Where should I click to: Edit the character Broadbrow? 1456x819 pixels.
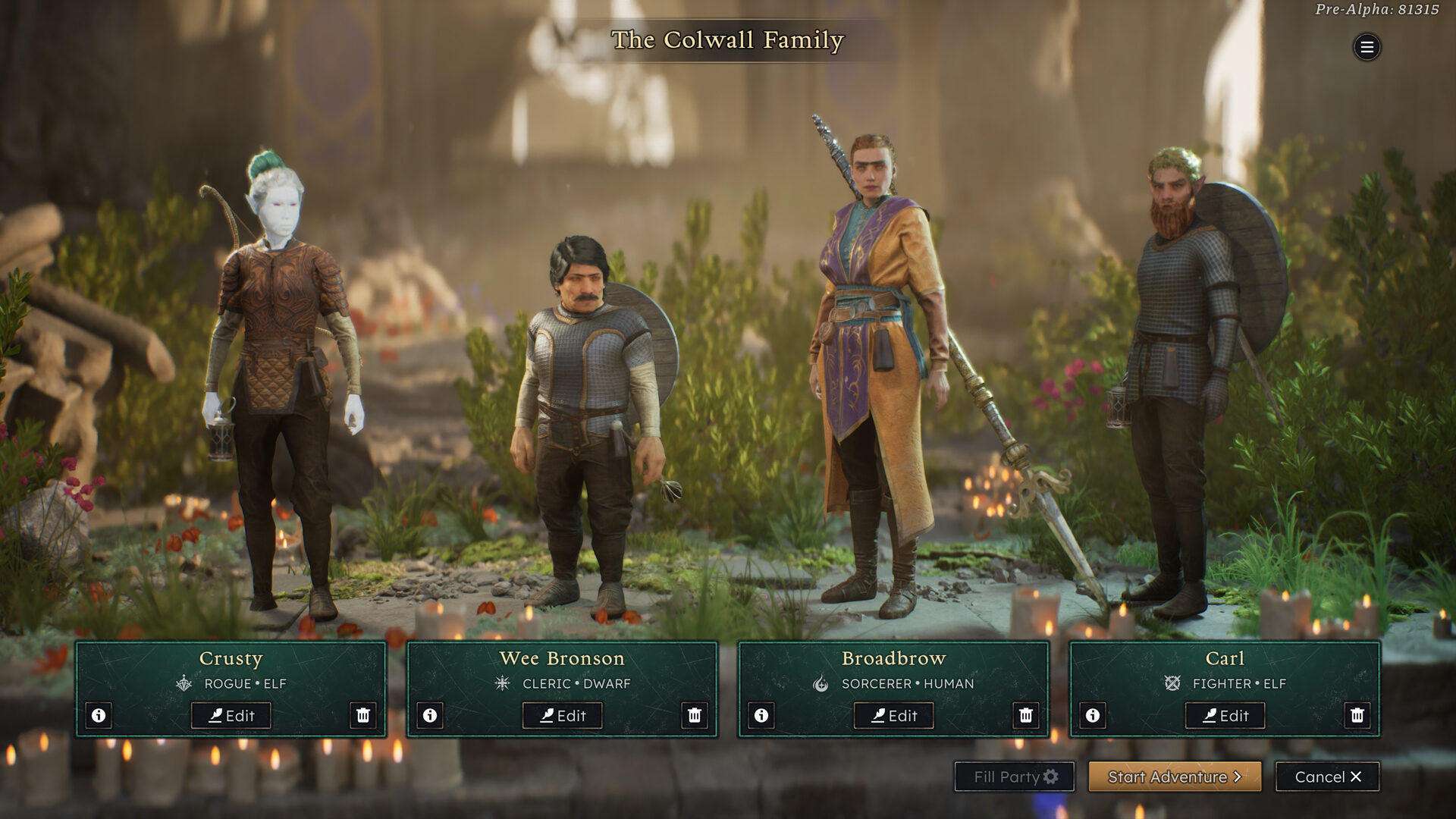click(894, 715)
